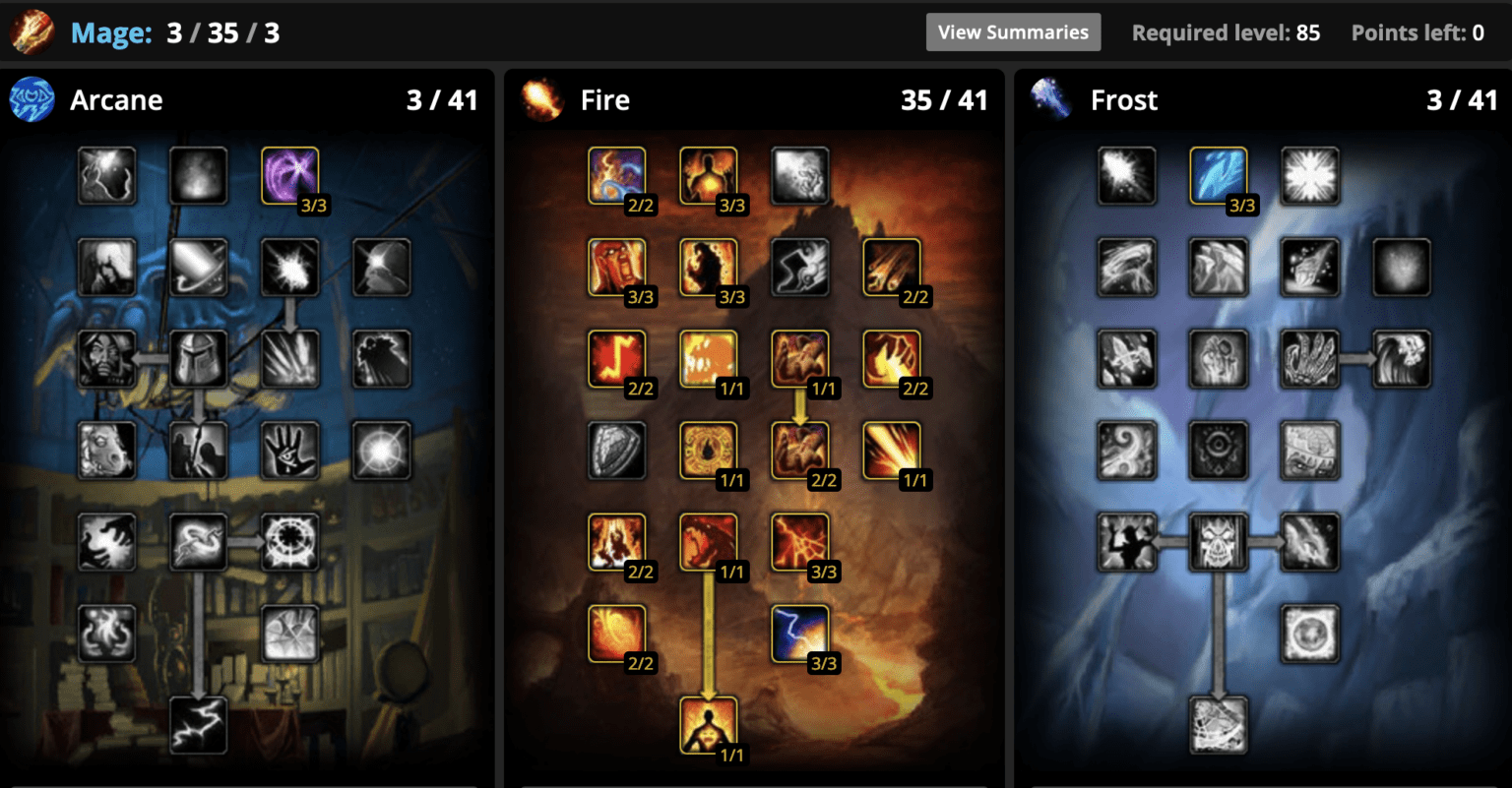Select the greyed Blazing Speed talent in Fire

pyautogui.click(x=800, y=268)
